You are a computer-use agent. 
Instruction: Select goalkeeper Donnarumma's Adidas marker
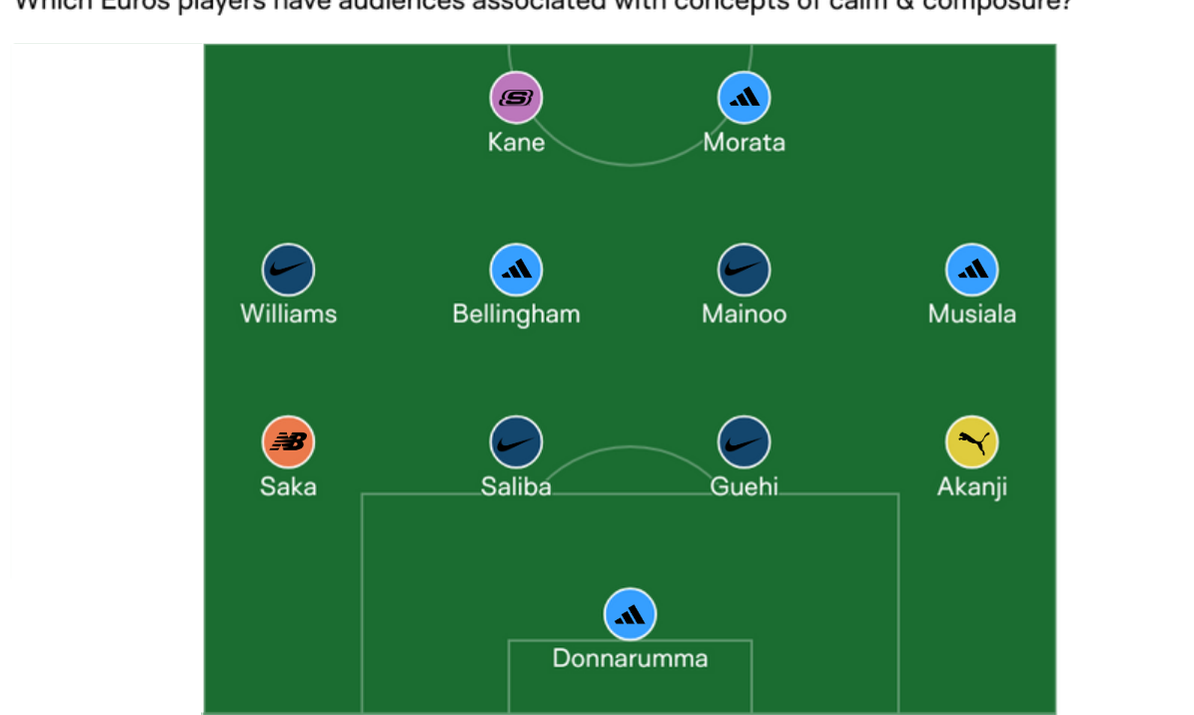tap(630, 614)
